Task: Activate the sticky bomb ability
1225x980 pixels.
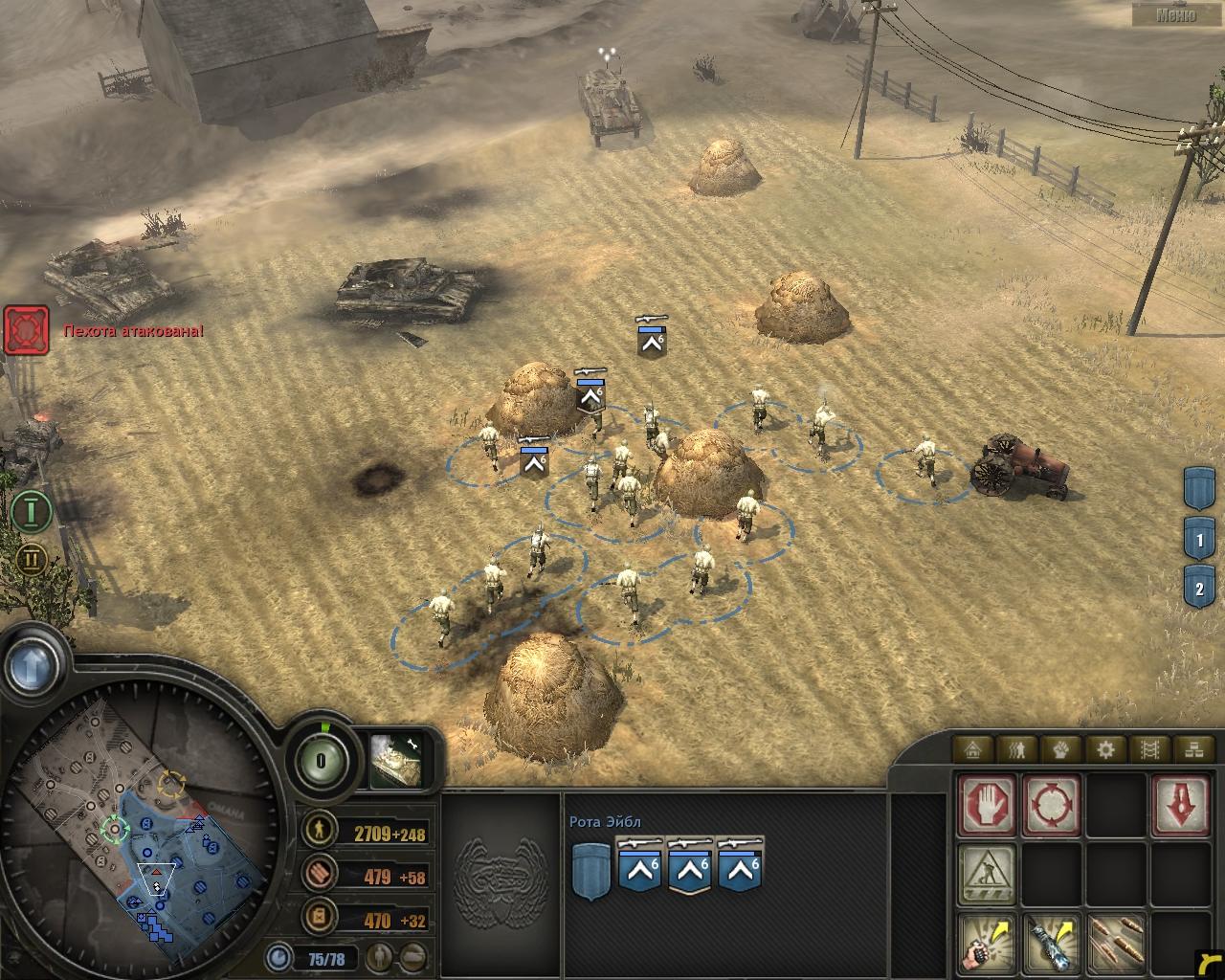Action: 1051,942
